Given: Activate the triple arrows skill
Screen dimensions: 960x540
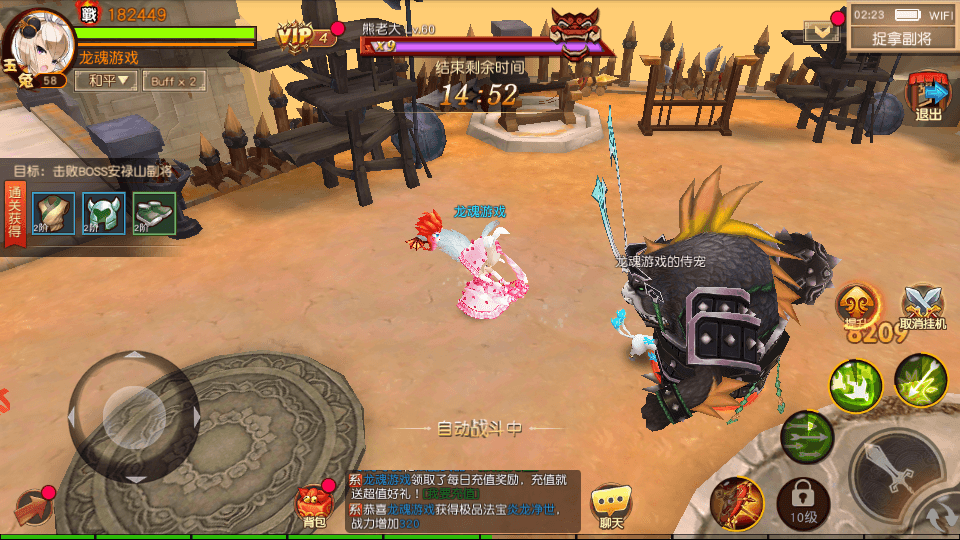Looking at the screenshot, I should (x=807, y=437).
